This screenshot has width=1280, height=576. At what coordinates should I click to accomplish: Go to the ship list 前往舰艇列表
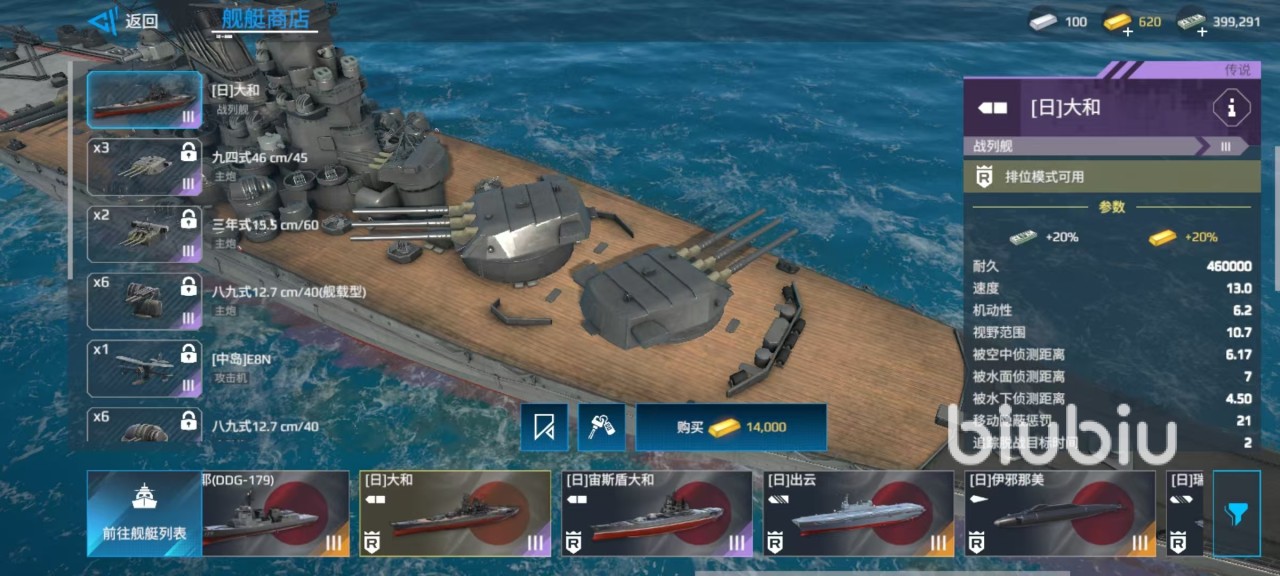[144, 513]
